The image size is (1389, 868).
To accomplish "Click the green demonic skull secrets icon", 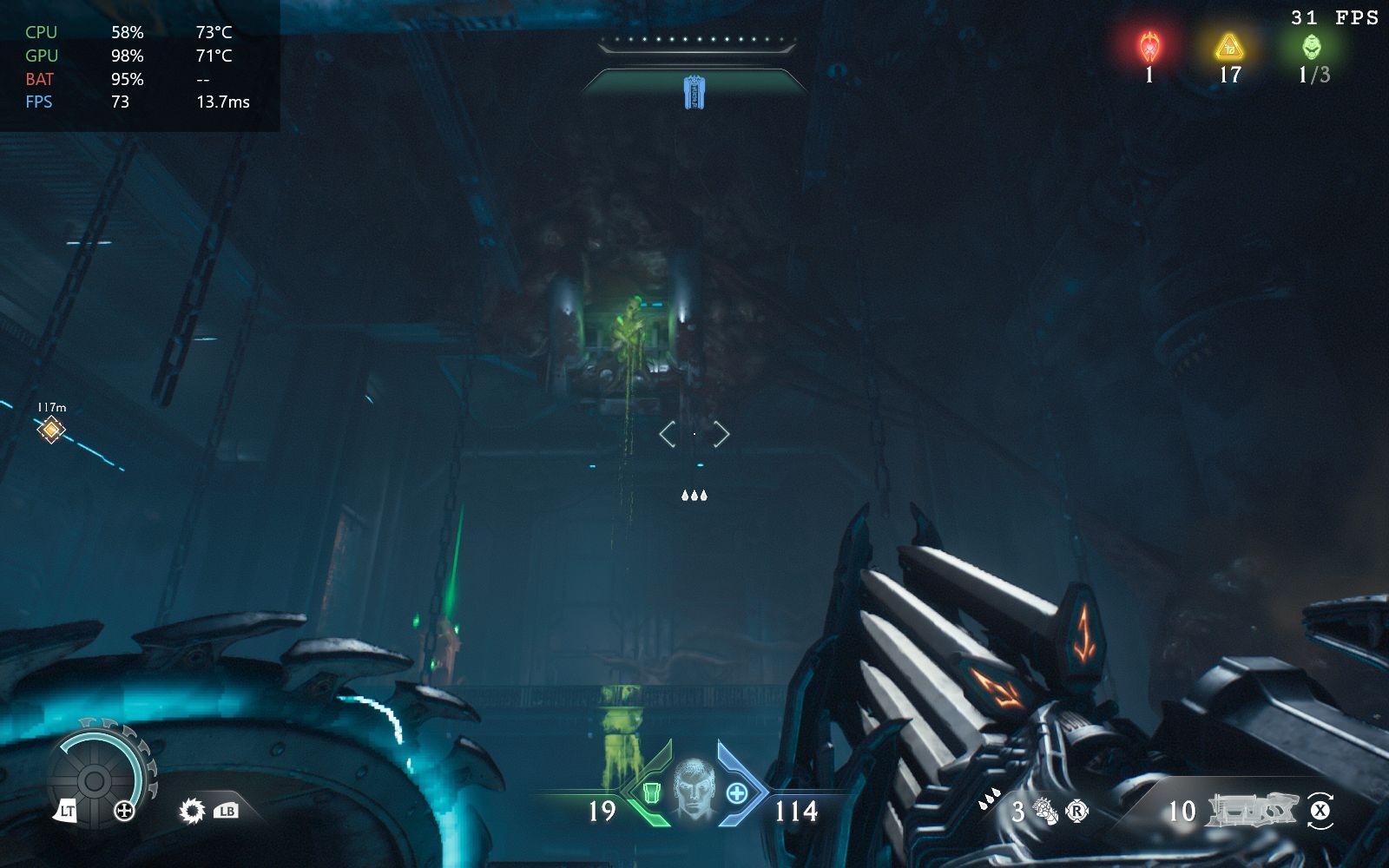I will [1312, 46].
